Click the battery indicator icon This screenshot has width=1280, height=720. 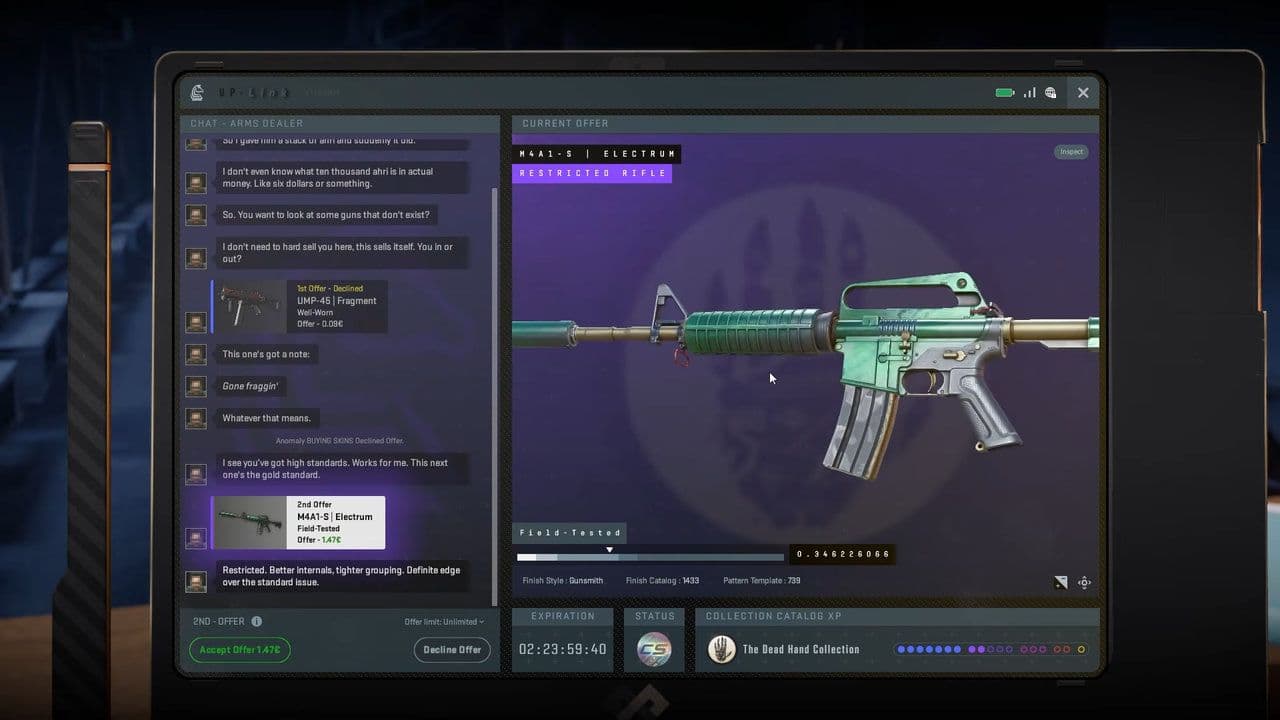(1004, 91)
